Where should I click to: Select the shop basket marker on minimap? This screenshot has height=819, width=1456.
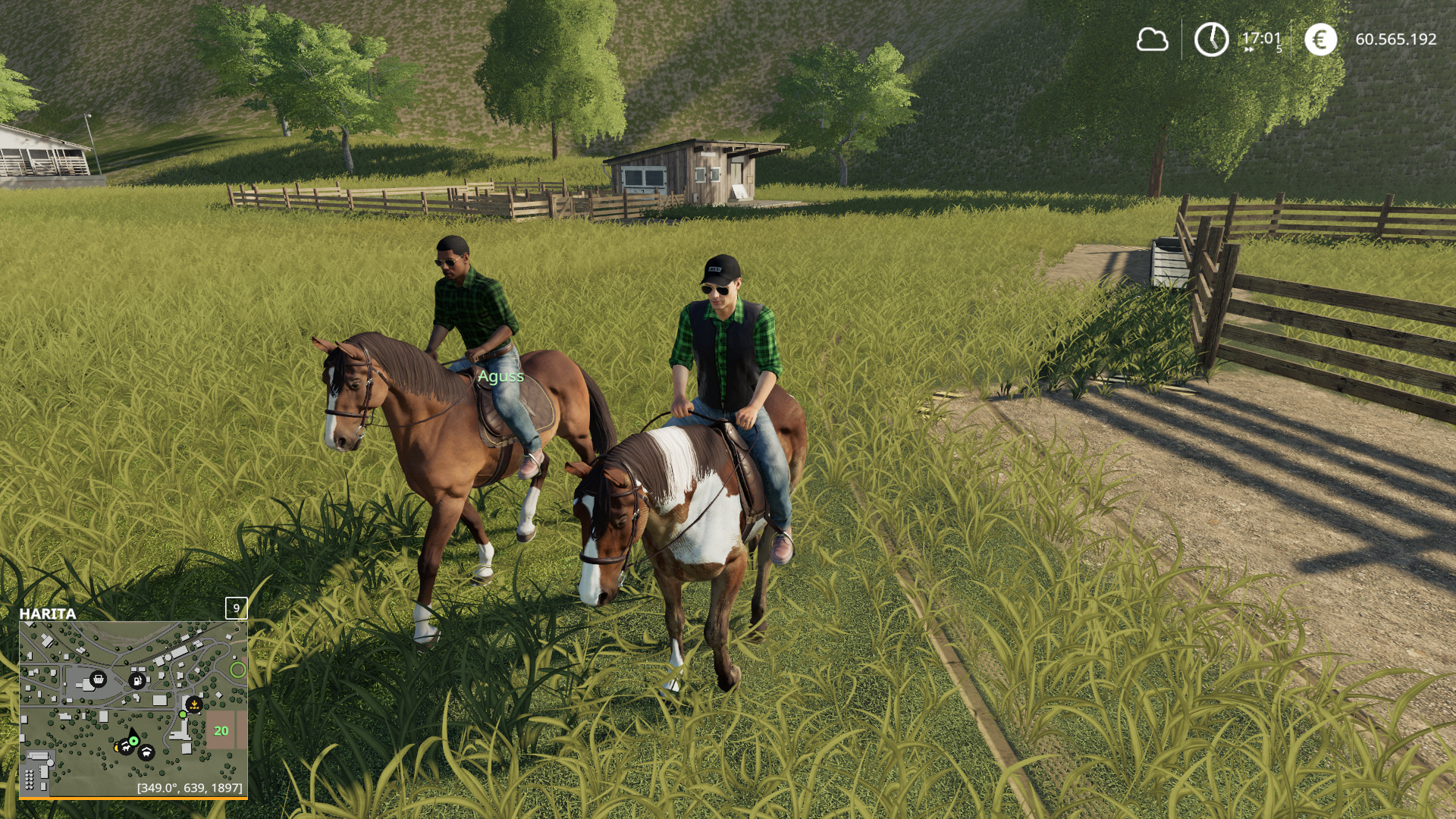pyautogui.click(x=98, y=679)
